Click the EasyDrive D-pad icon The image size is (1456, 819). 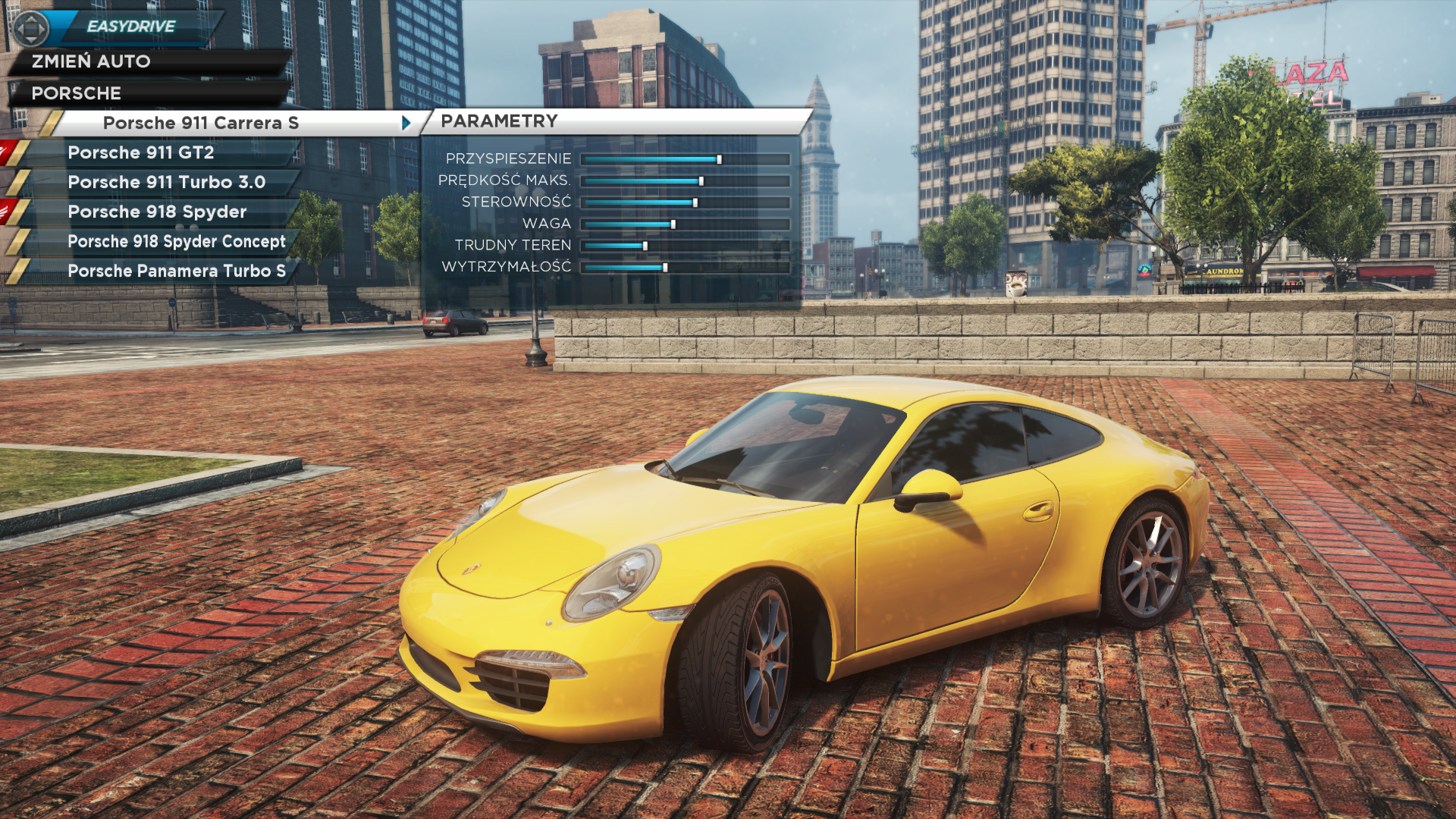pos(31,29)
